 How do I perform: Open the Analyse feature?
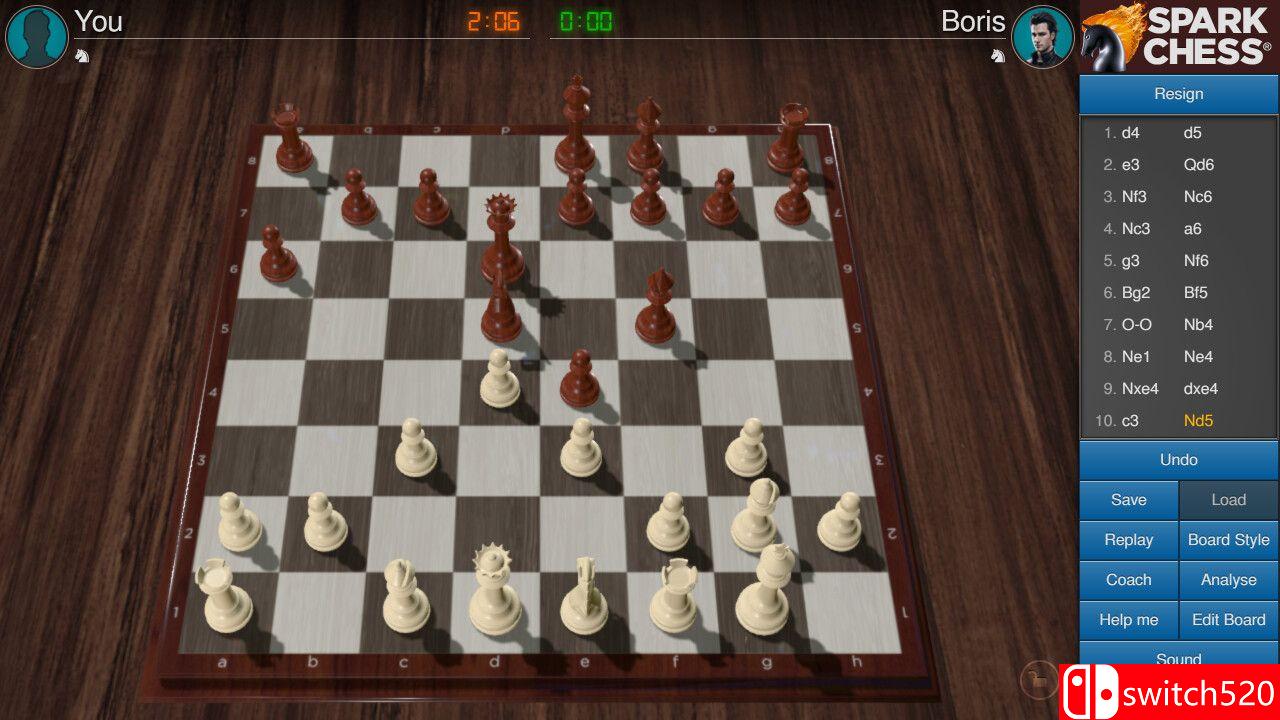(1228, 580)
